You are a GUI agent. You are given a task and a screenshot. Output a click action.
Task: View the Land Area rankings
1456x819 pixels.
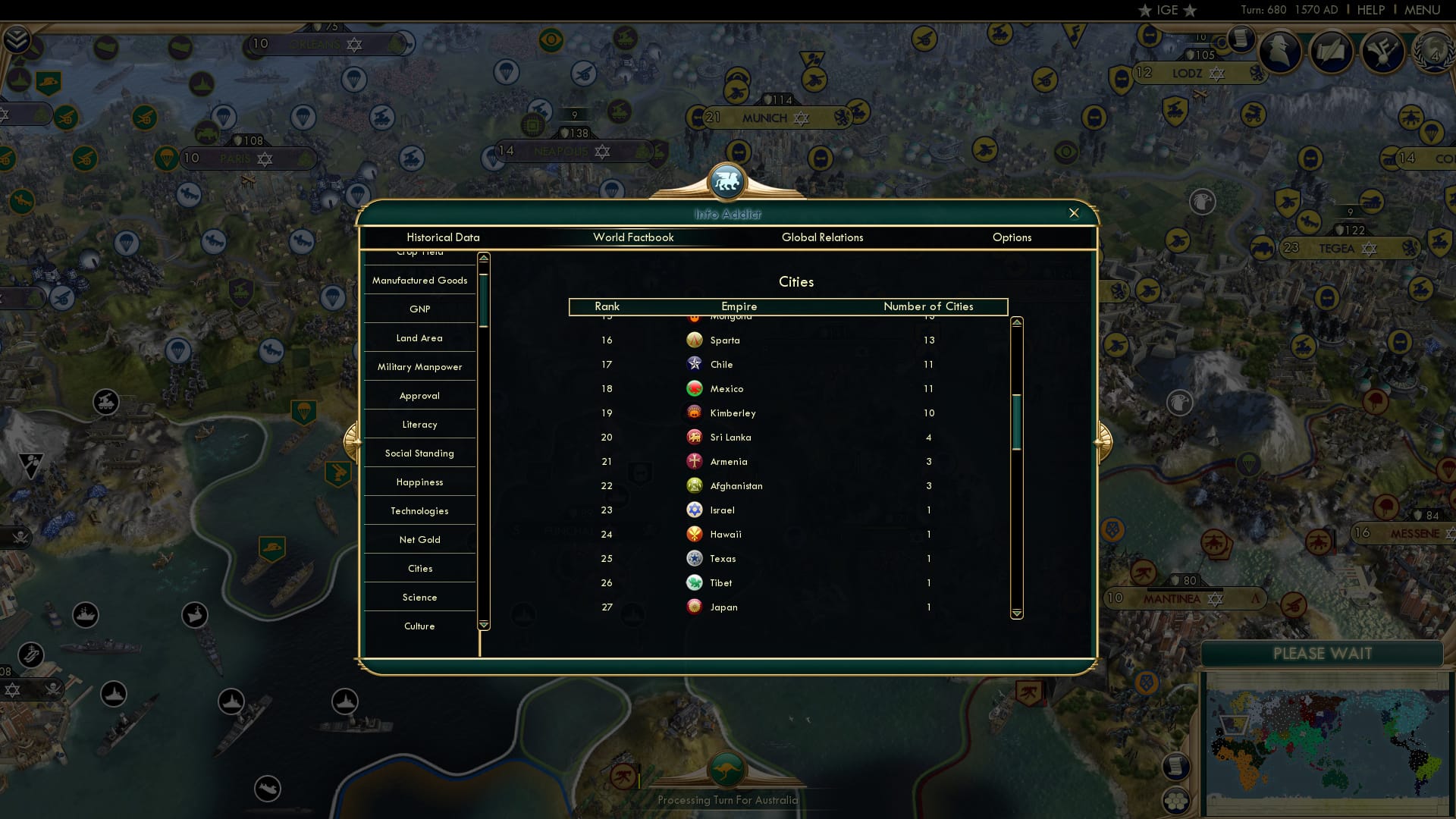click(419, 337)
